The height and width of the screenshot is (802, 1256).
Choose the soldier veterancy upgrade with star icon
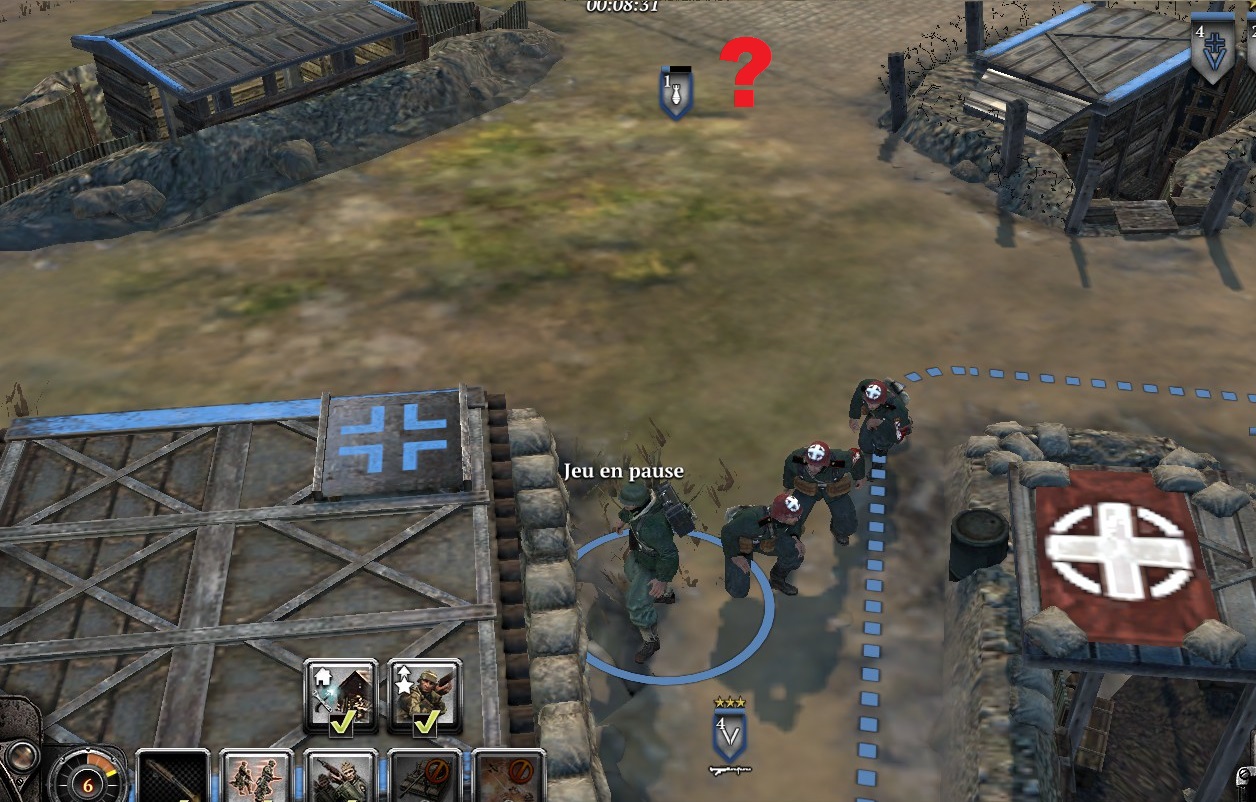coord(425,695)
